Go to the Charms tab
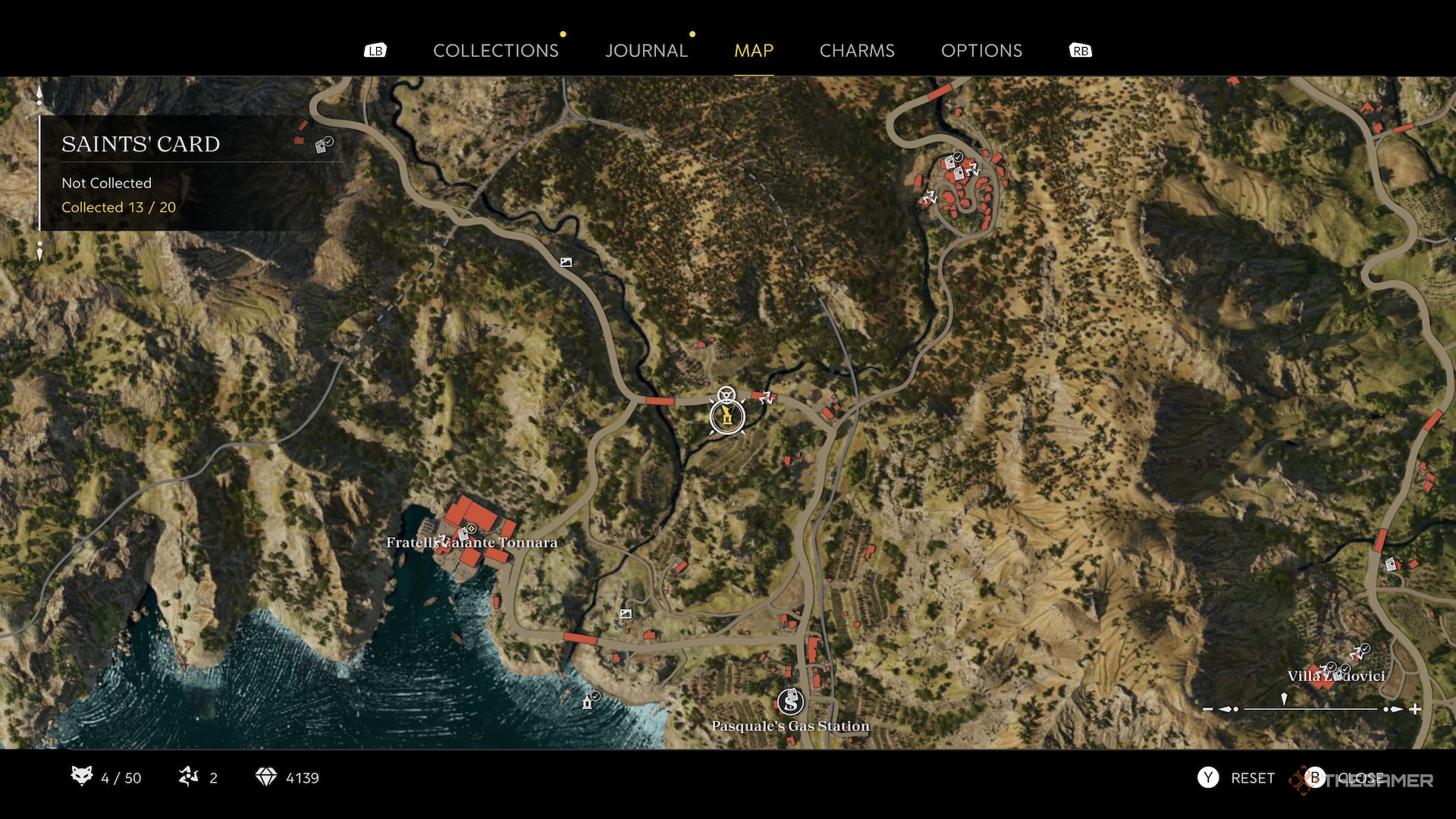Image resolution: width=1456 pixels, height=819 pixels. tap(857, 51)
